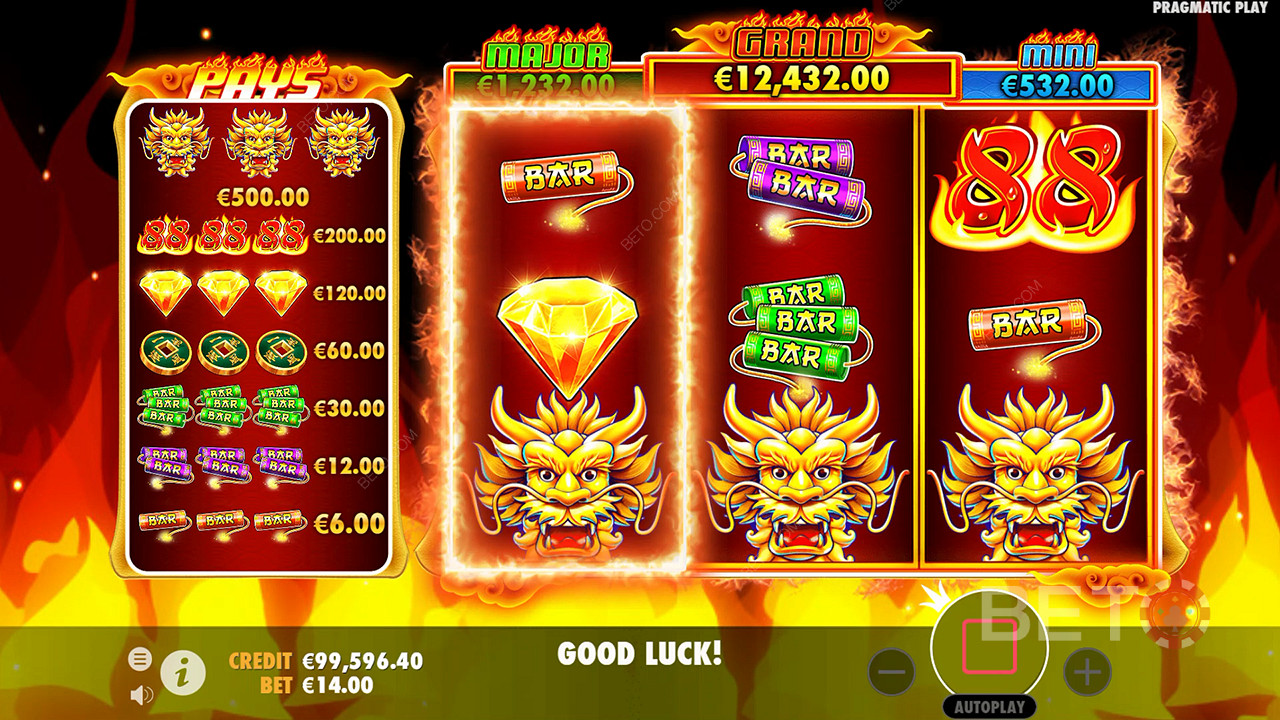
Task: Decrease the bet with the minus button
Action: (x=891, y=671)
